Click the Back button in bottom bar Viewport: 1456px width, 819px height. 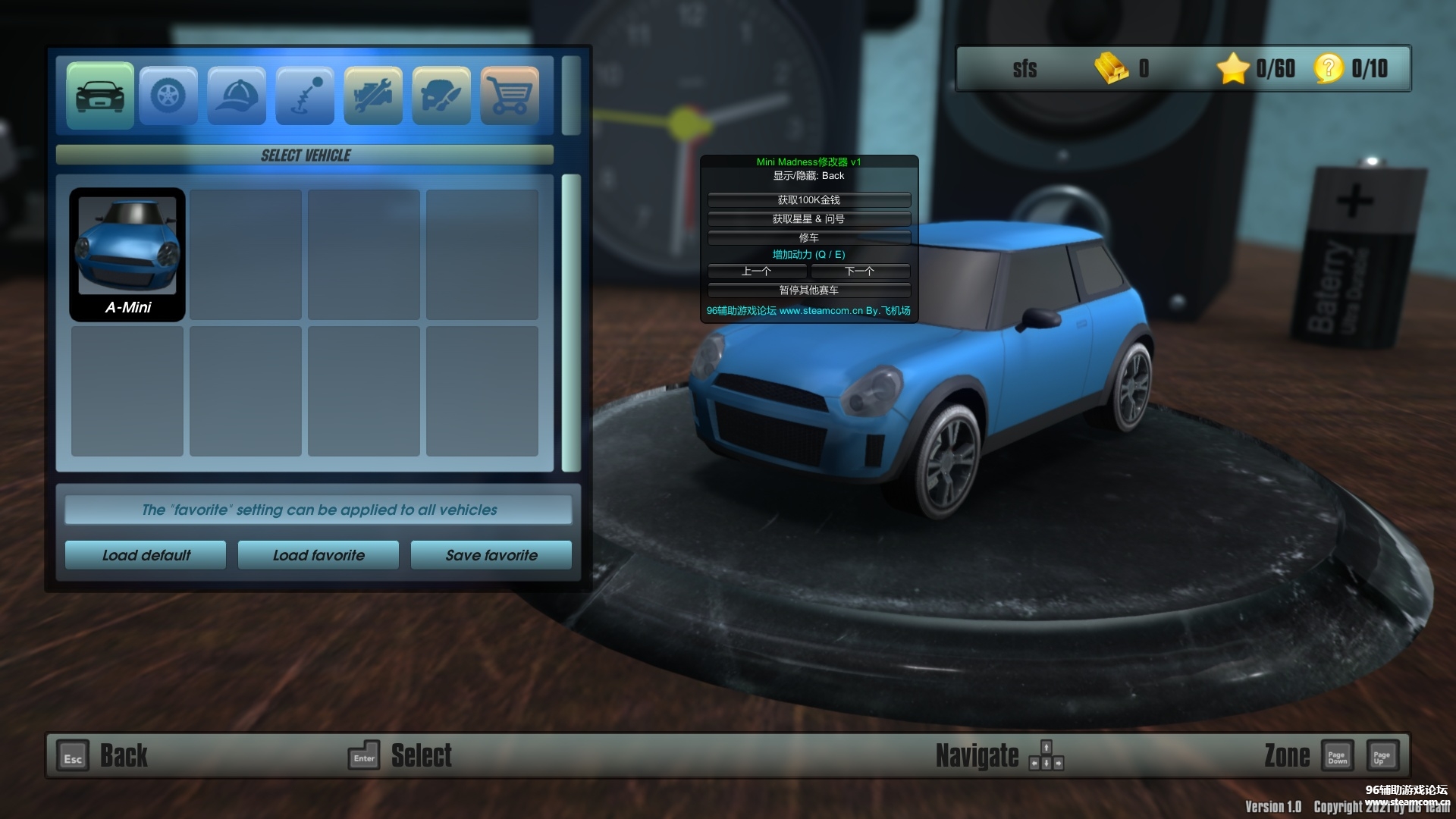tap(102, 756)
